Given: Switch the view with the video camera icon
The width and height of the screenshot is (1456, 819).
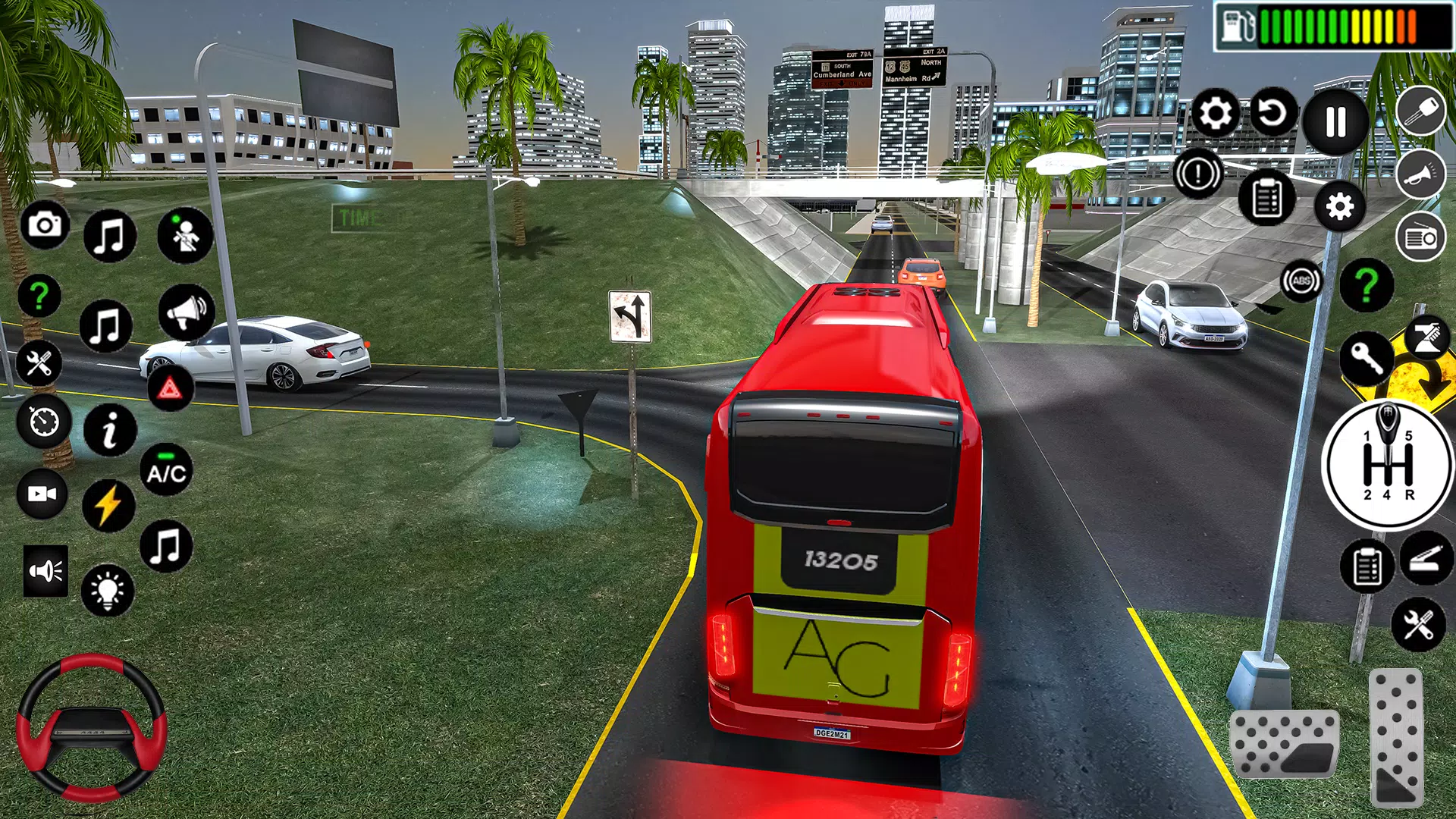Looking at the screenshot, I should (x=42, y=494).
